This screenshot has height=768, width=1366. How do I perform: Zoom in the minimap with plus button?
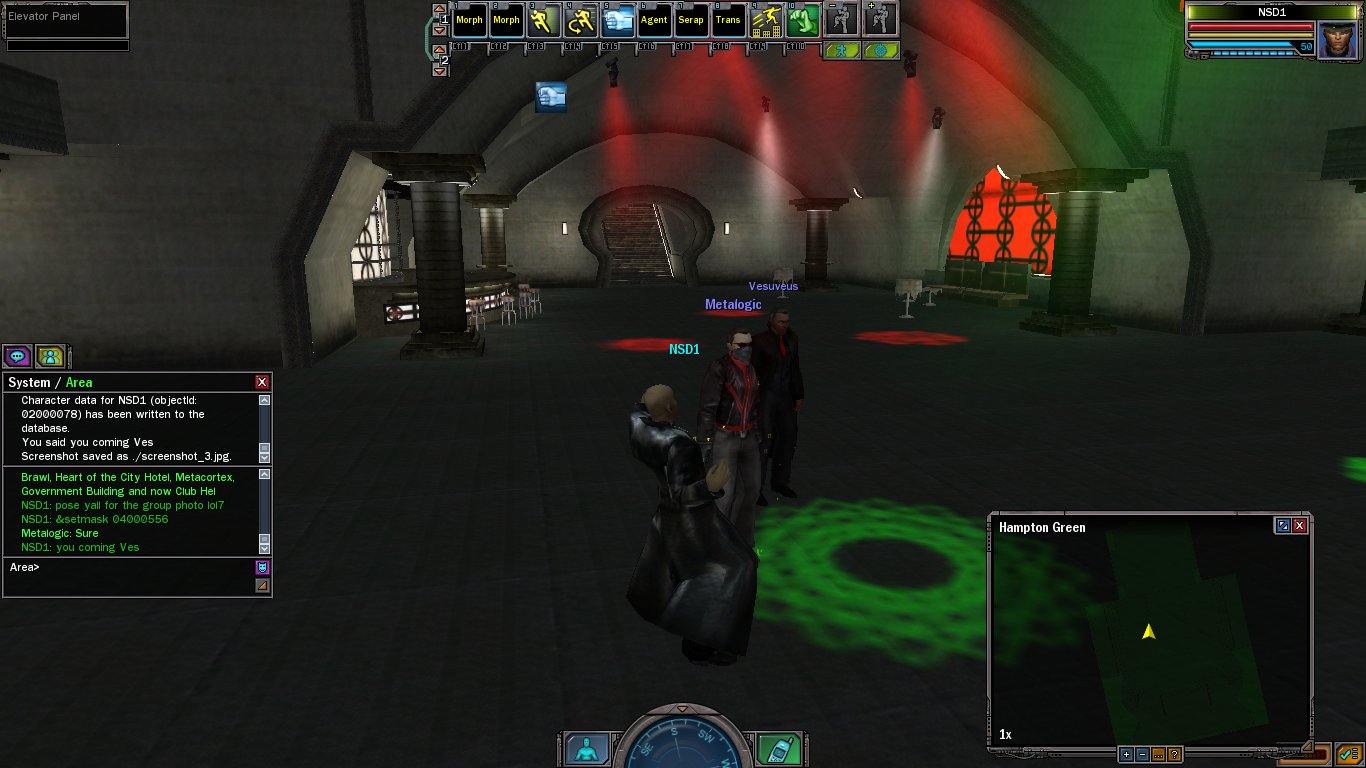point(1126,755)
